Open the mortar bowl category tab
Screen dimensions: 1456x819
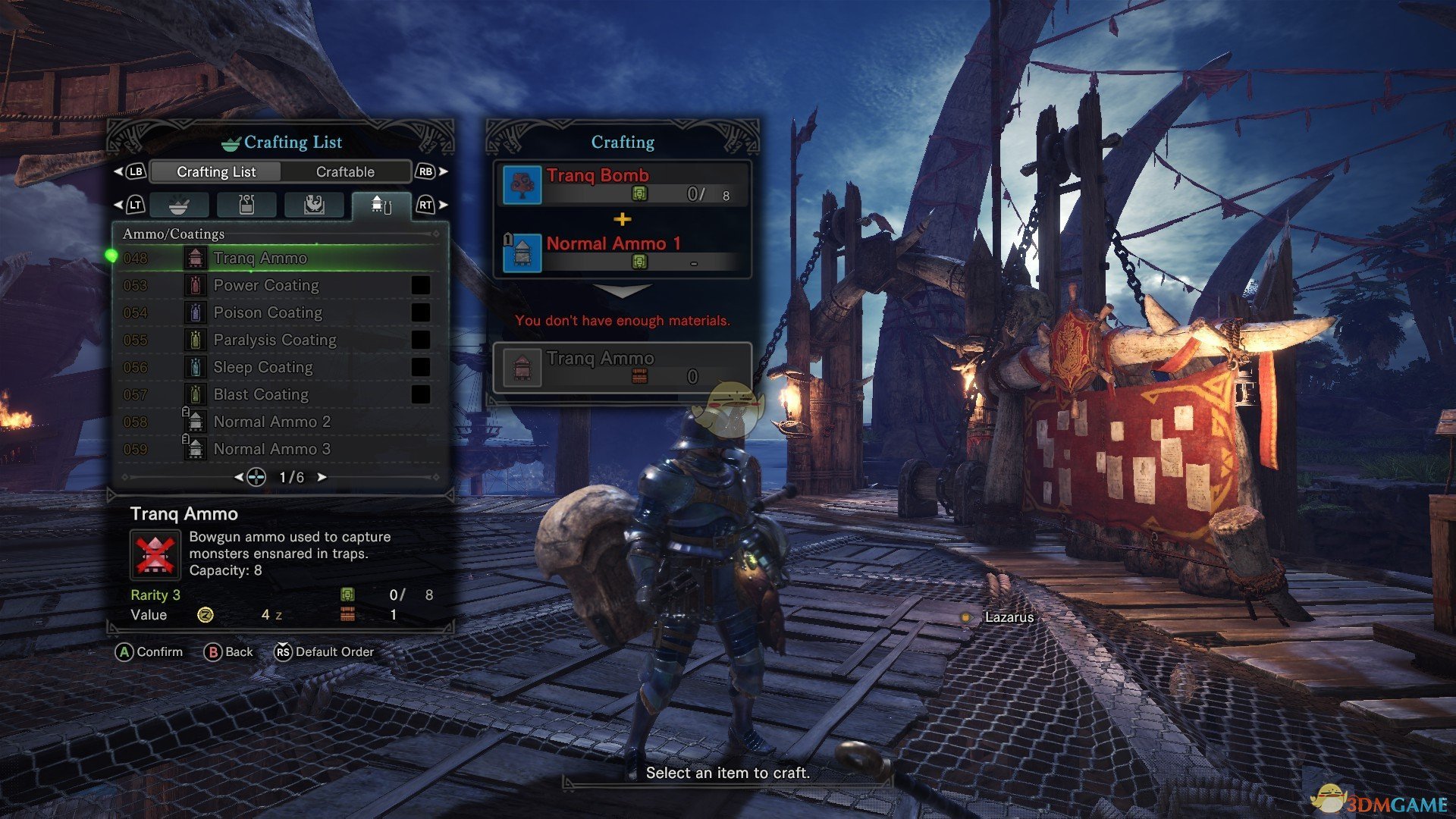(179, 205)
